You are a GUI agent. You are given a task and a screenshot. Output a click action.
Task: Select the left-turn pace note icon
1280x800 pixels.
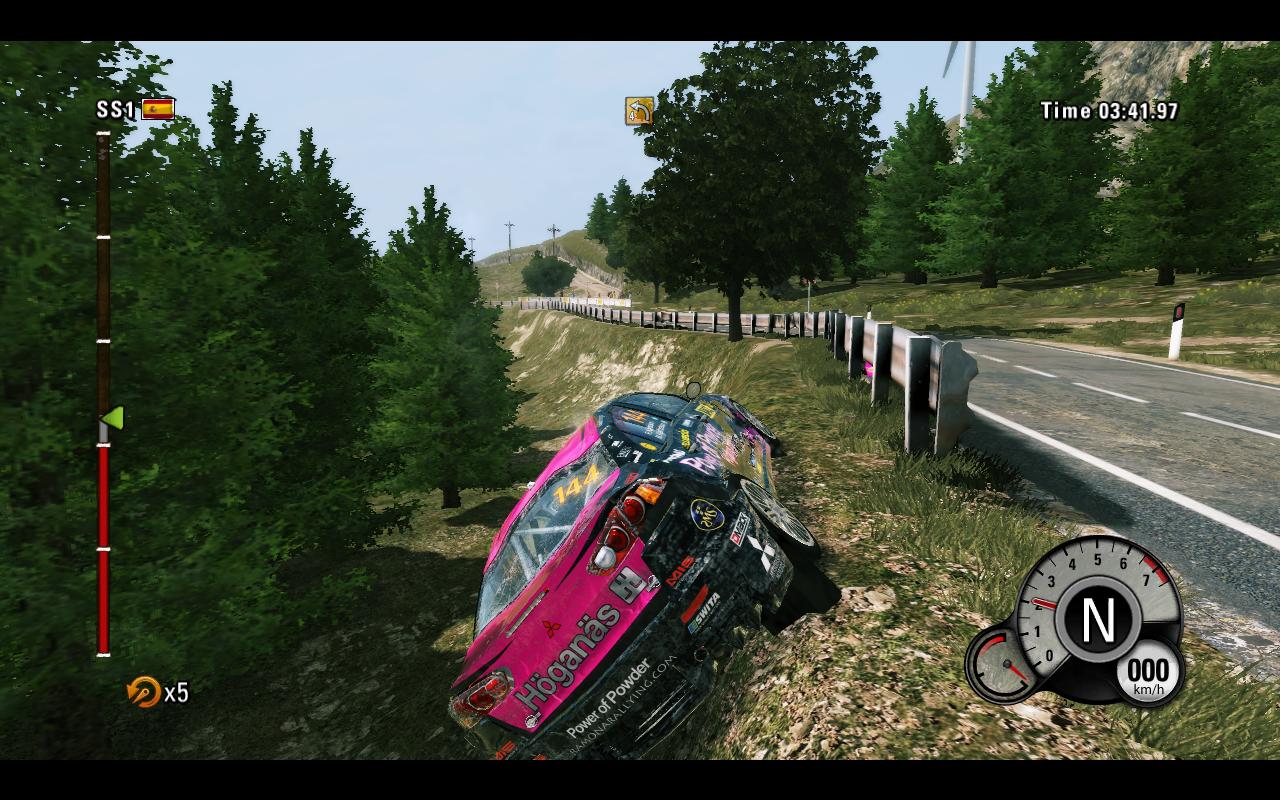coord(639,110)
